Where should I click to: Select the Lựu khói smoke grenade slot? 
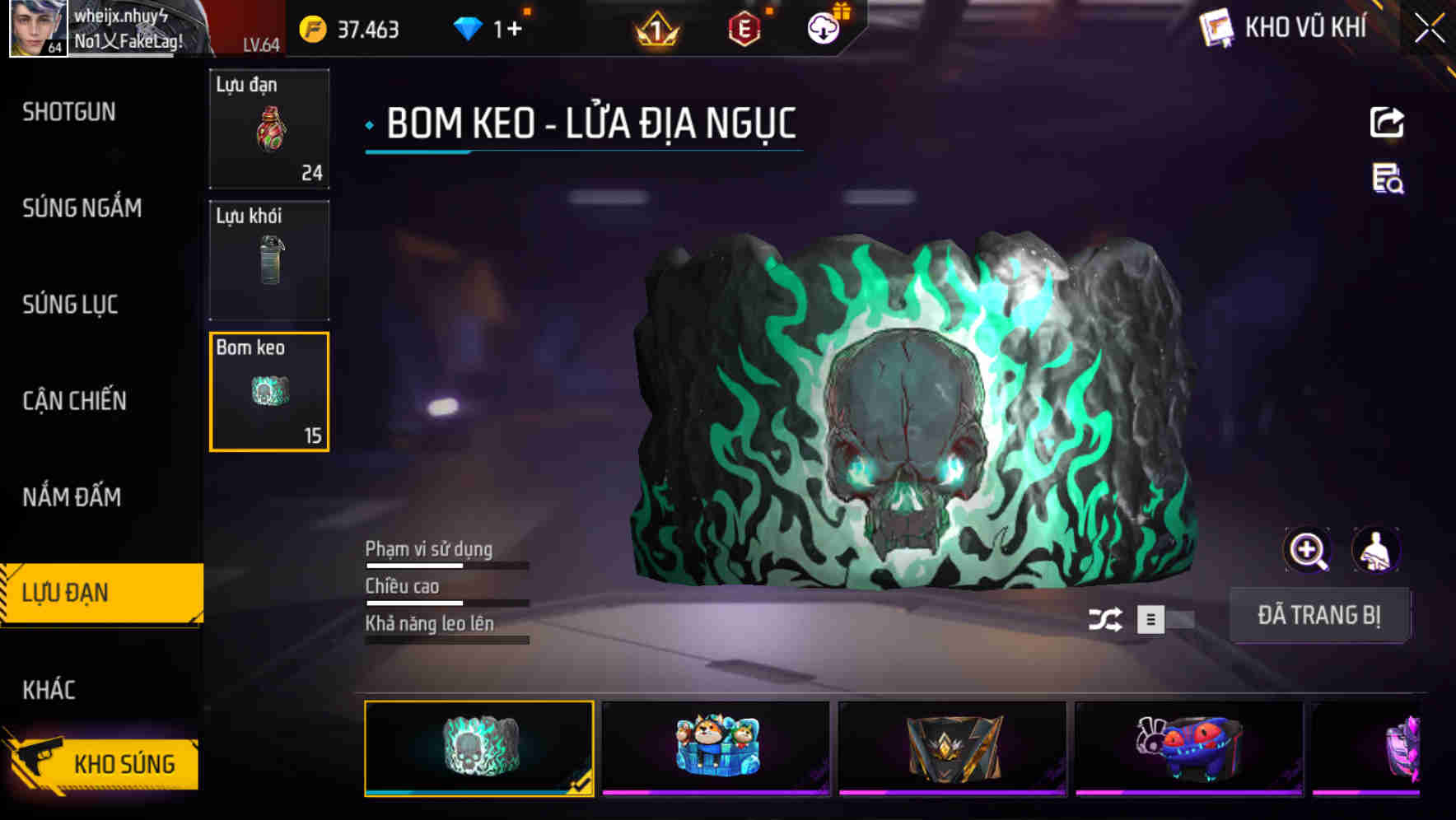point(269,259)
